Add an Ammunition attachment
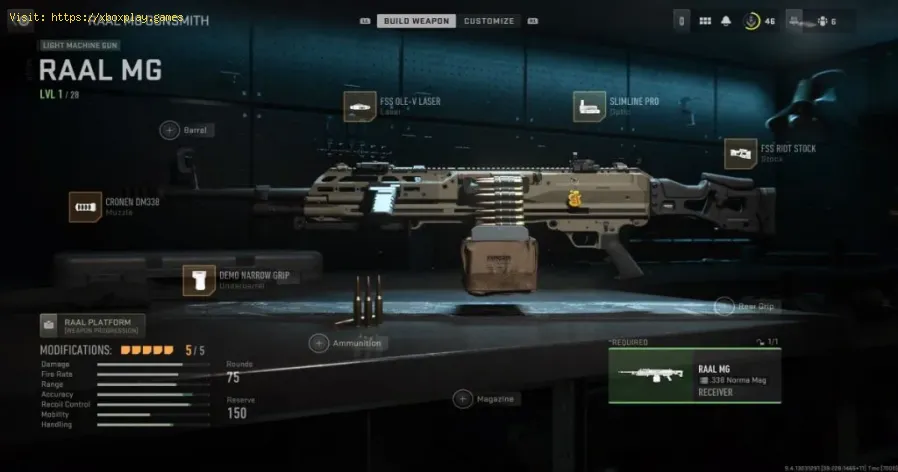The image size is (898, 472). coord(319,343)
